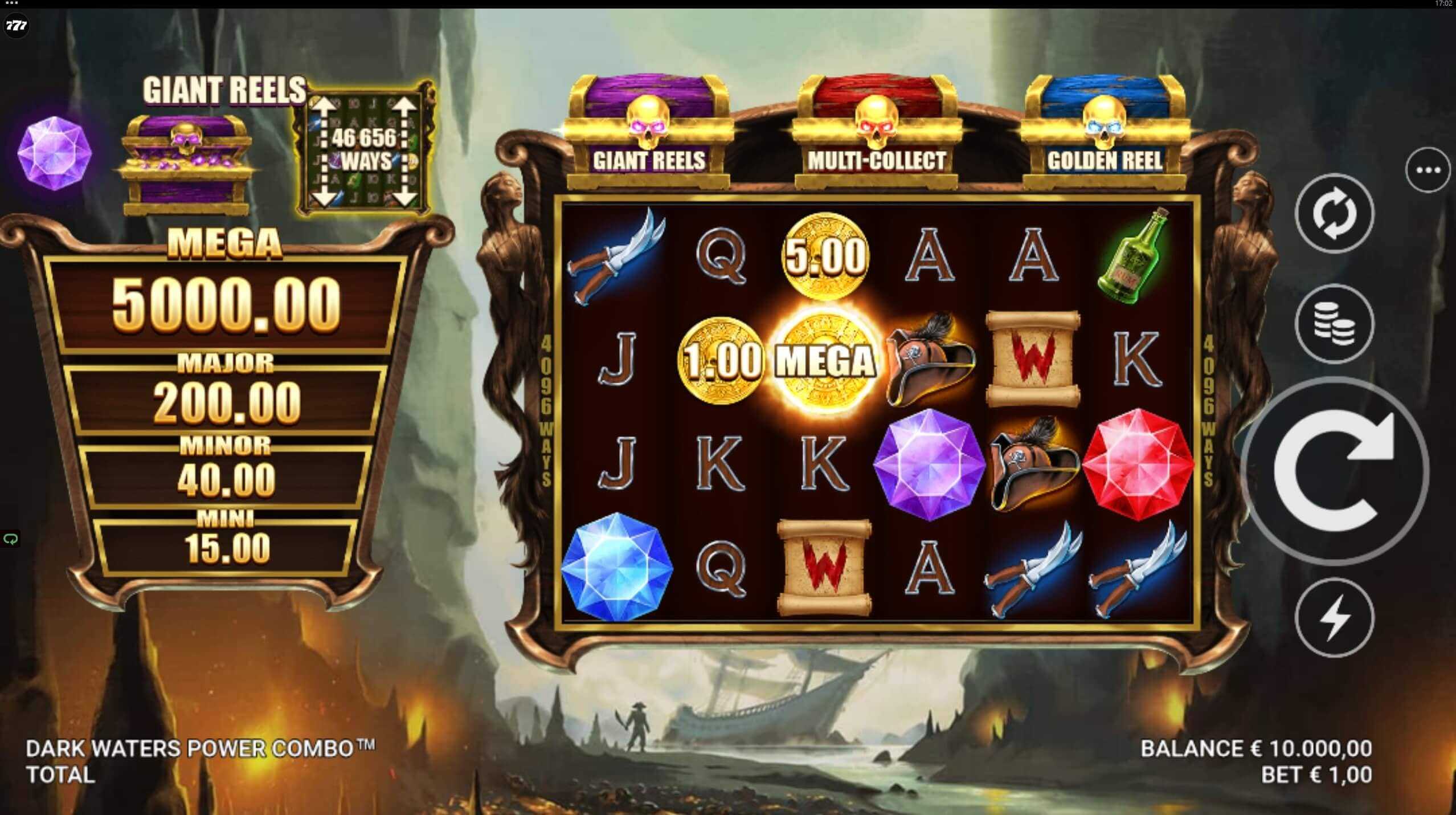Select the Giant Reels purple chest
The height and width of the screenshot is (815, 1456).
pos(649,133)
